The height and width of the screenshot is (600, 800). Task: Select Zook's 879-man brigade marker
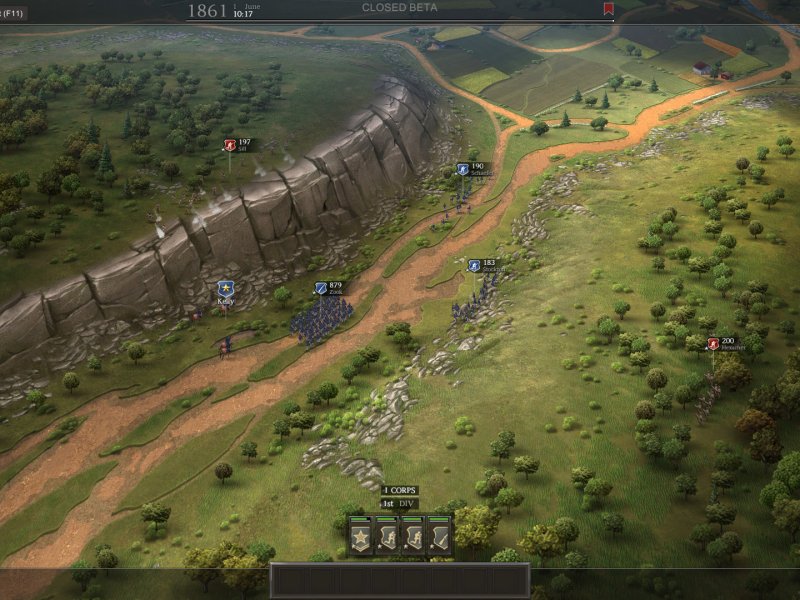coord(322,289)
